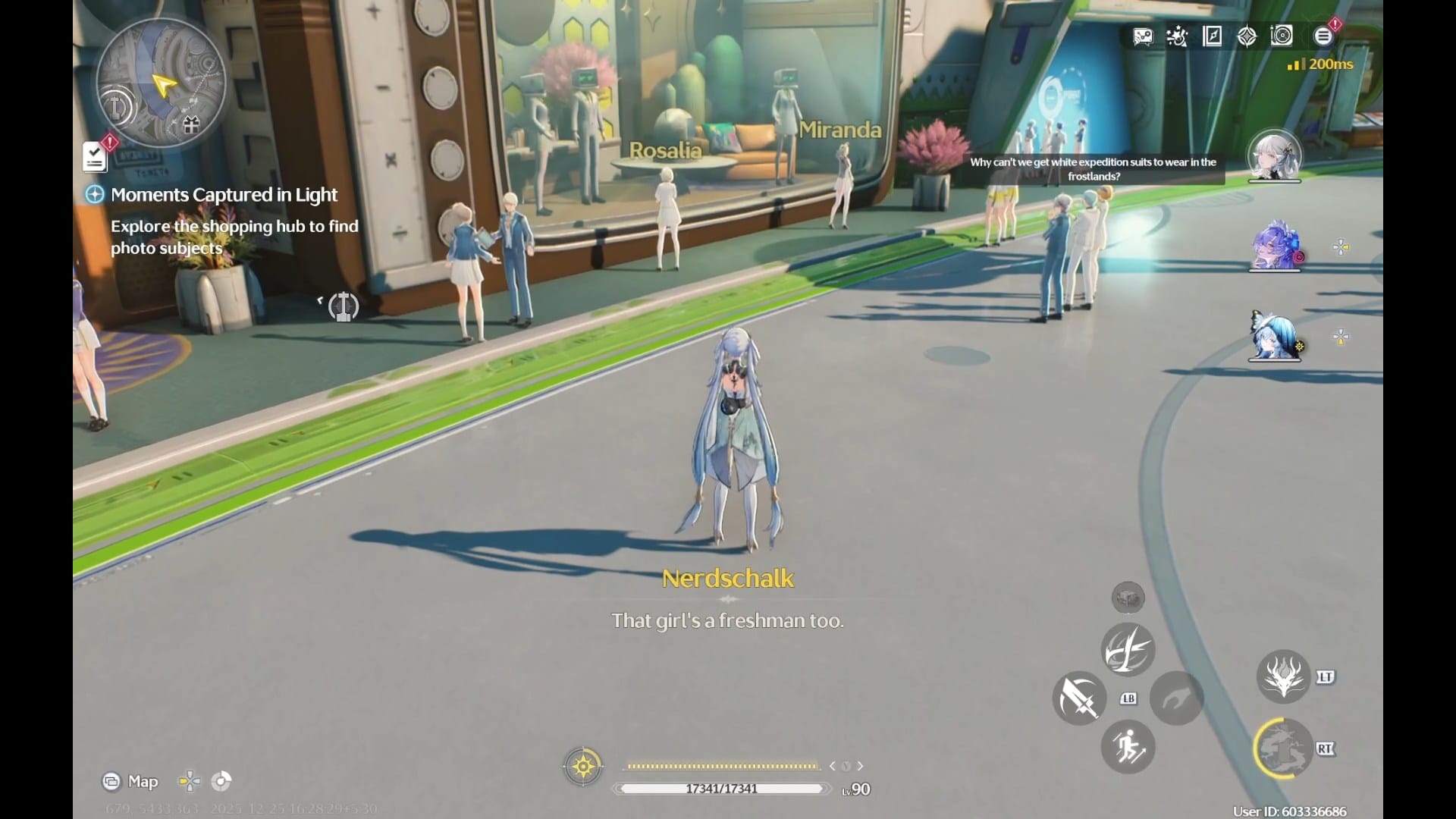The height and width of the screenshot is (819, 1456).
Task: Open the stars and confetti events icon
Action: 1177,36
